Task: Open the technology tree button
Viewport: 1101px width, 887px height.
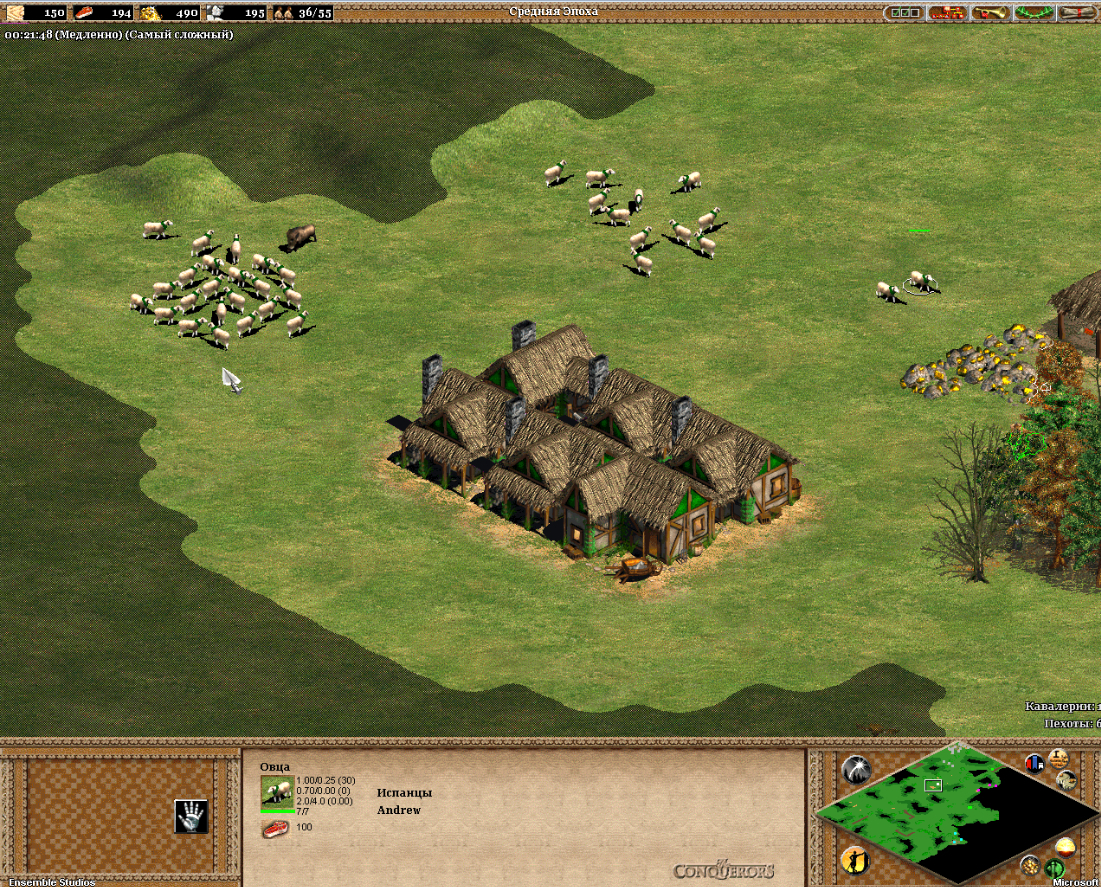Action: (946, 13)
